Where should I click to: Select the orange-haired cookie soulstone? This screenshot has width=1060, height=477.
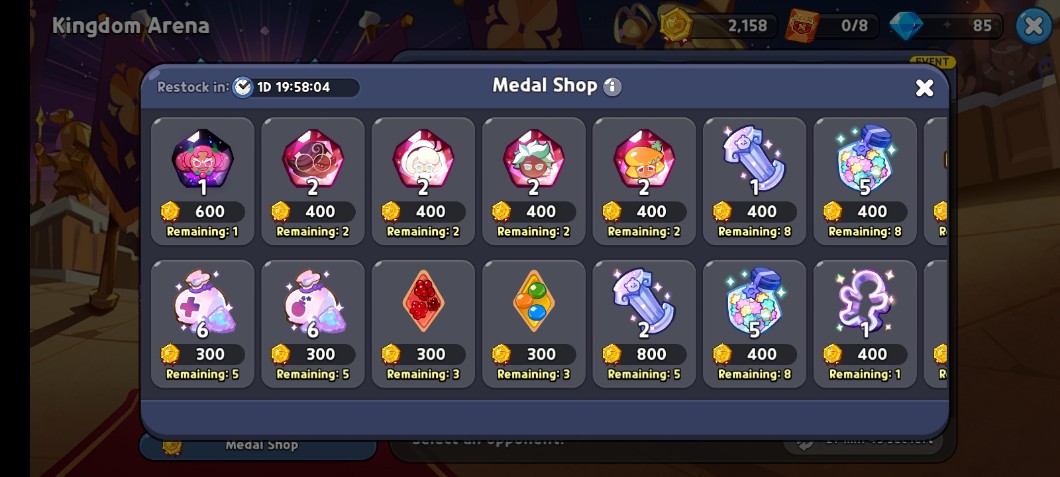coord(644,180)
